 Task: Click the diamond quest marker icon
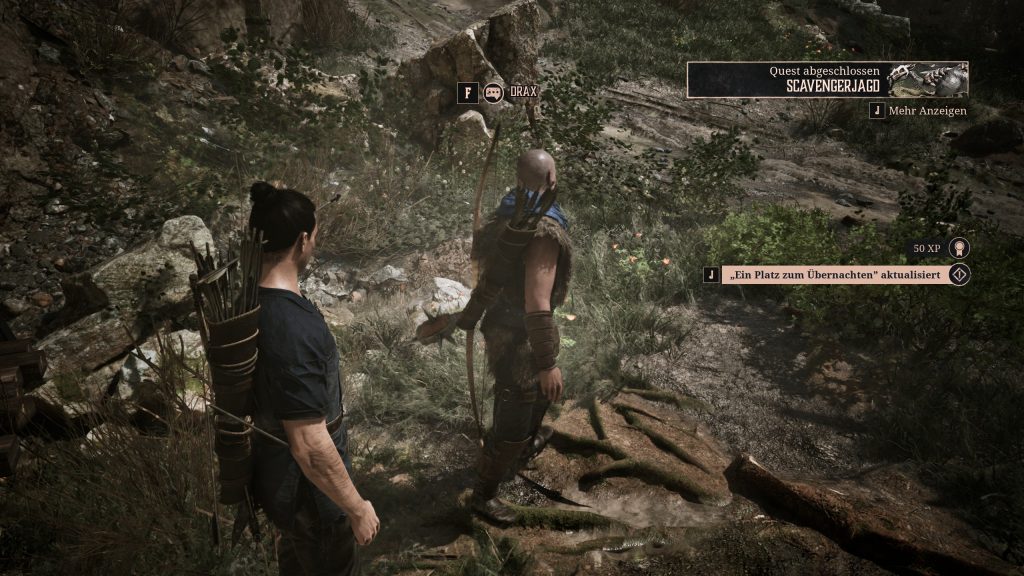tap(959, 274)
